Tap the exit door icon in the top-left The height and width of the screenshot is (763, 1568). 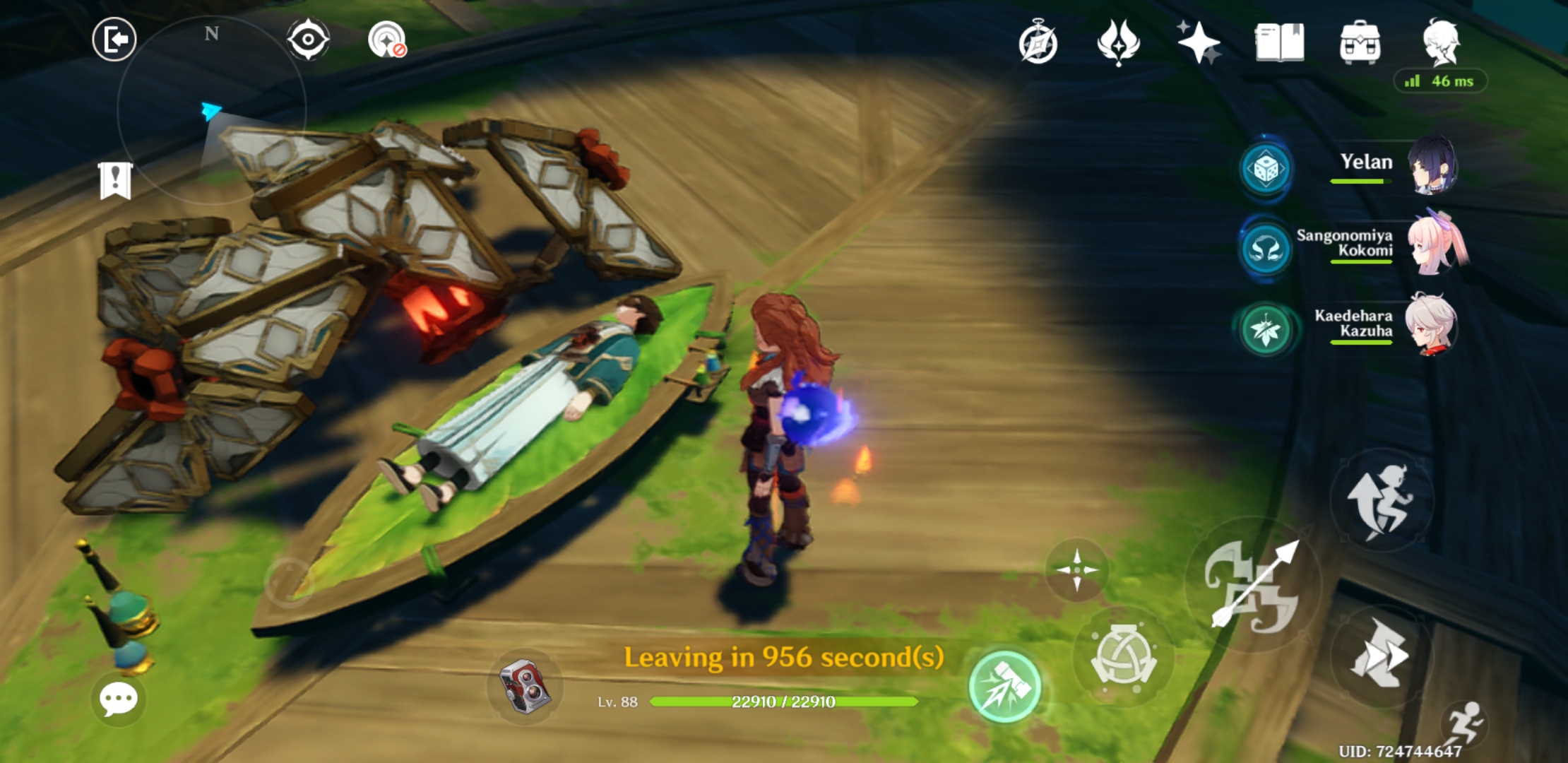(114, 40)
